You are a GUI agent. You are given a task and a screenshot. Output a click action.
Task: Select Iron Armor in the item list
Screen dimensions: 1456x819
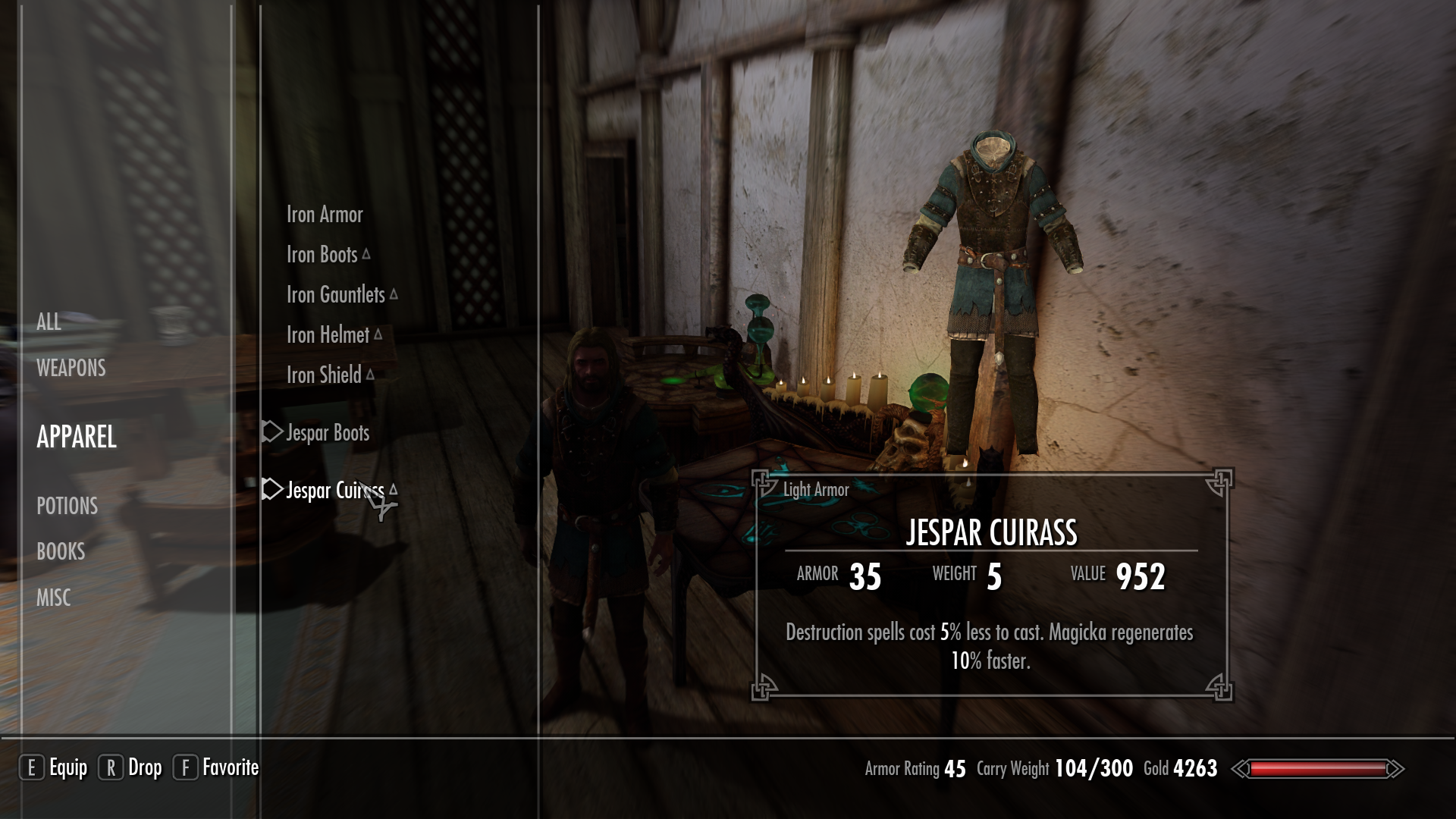pyautogui.click(x=324, y=215)
